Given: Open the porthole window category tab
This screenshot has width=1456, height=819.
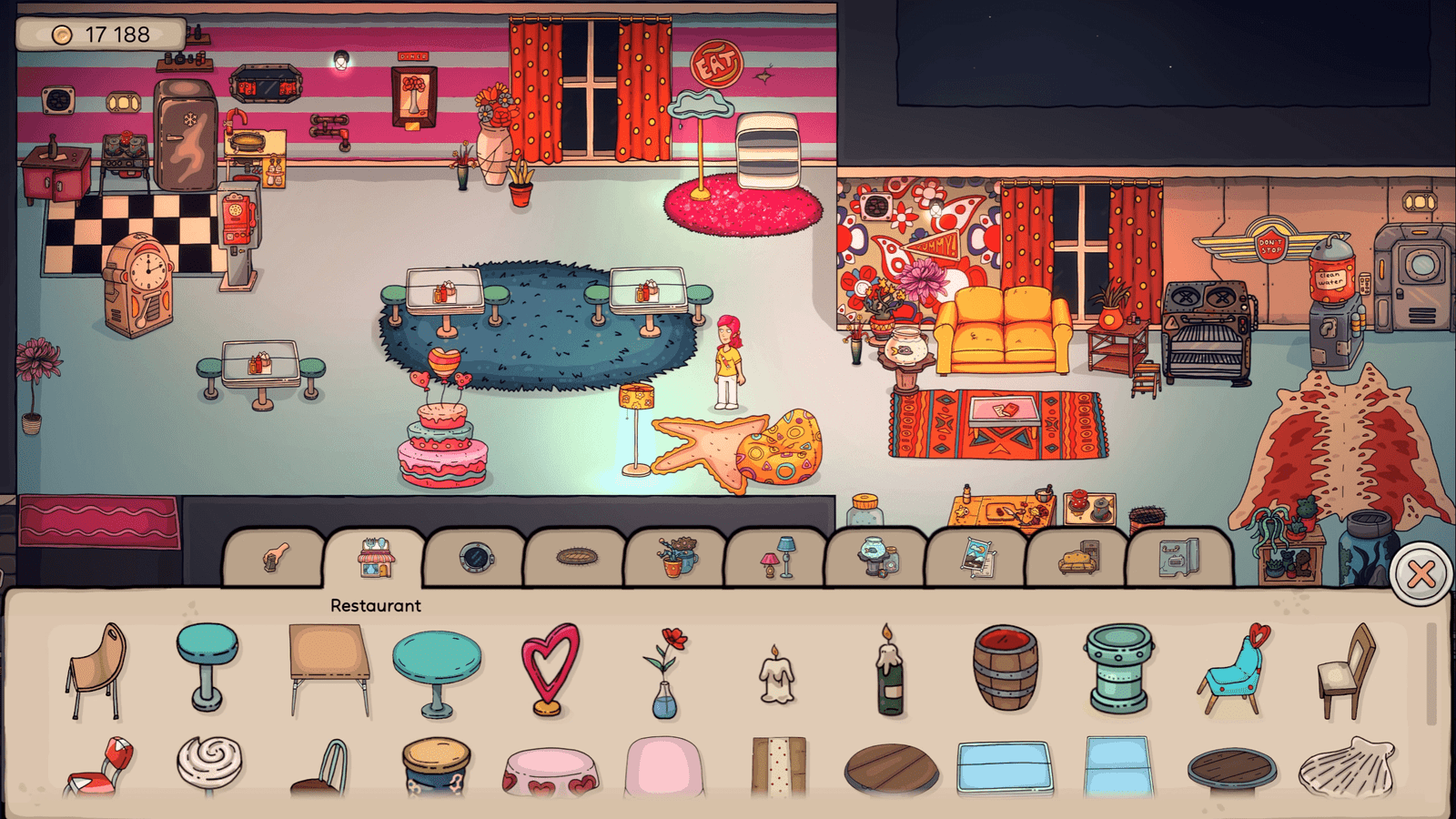Looking at the screenshot, I should point(475,557).
